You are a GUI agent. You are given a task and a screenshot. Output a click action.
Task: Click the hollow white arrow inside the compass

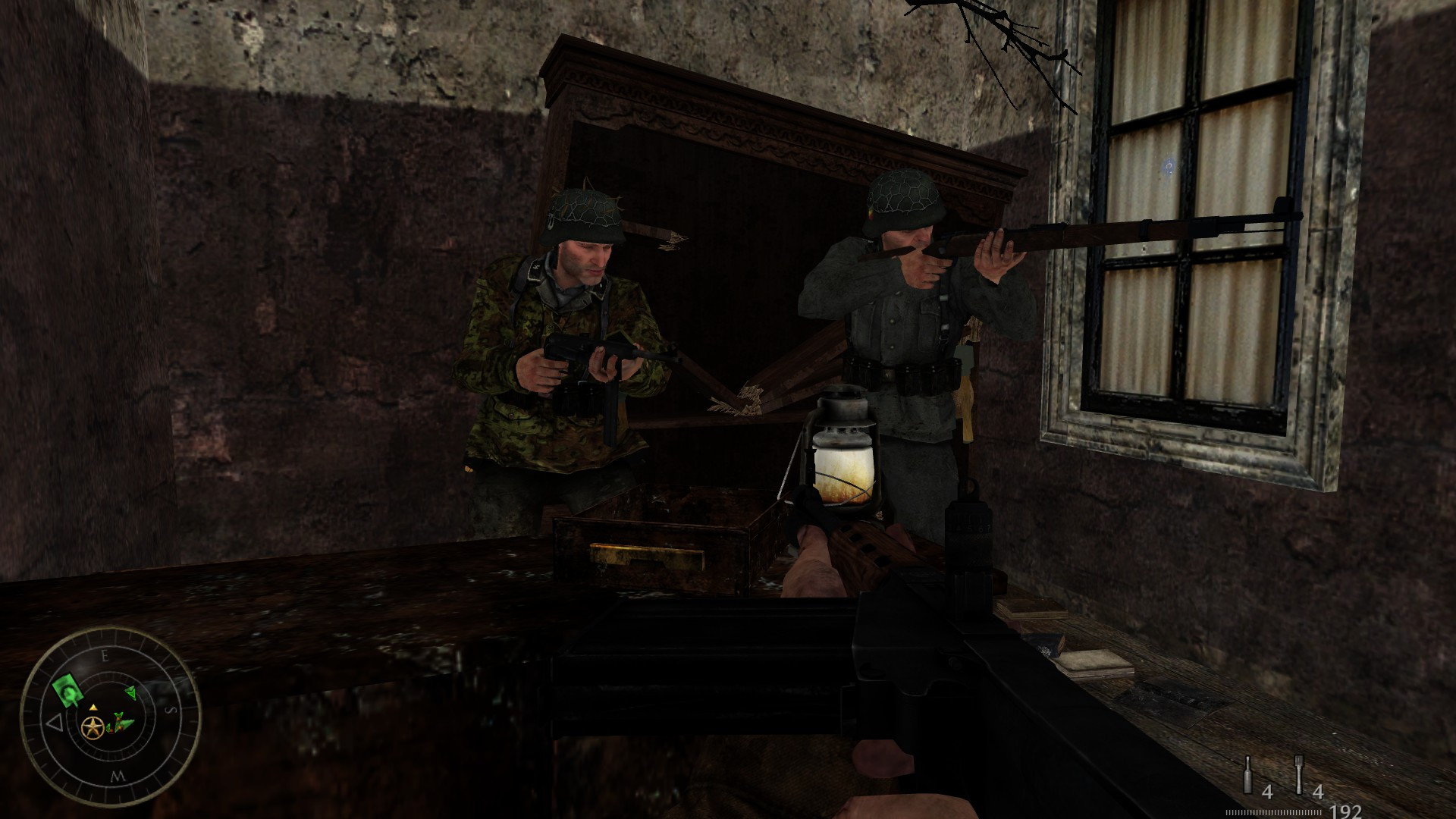[x=55, y=723]
